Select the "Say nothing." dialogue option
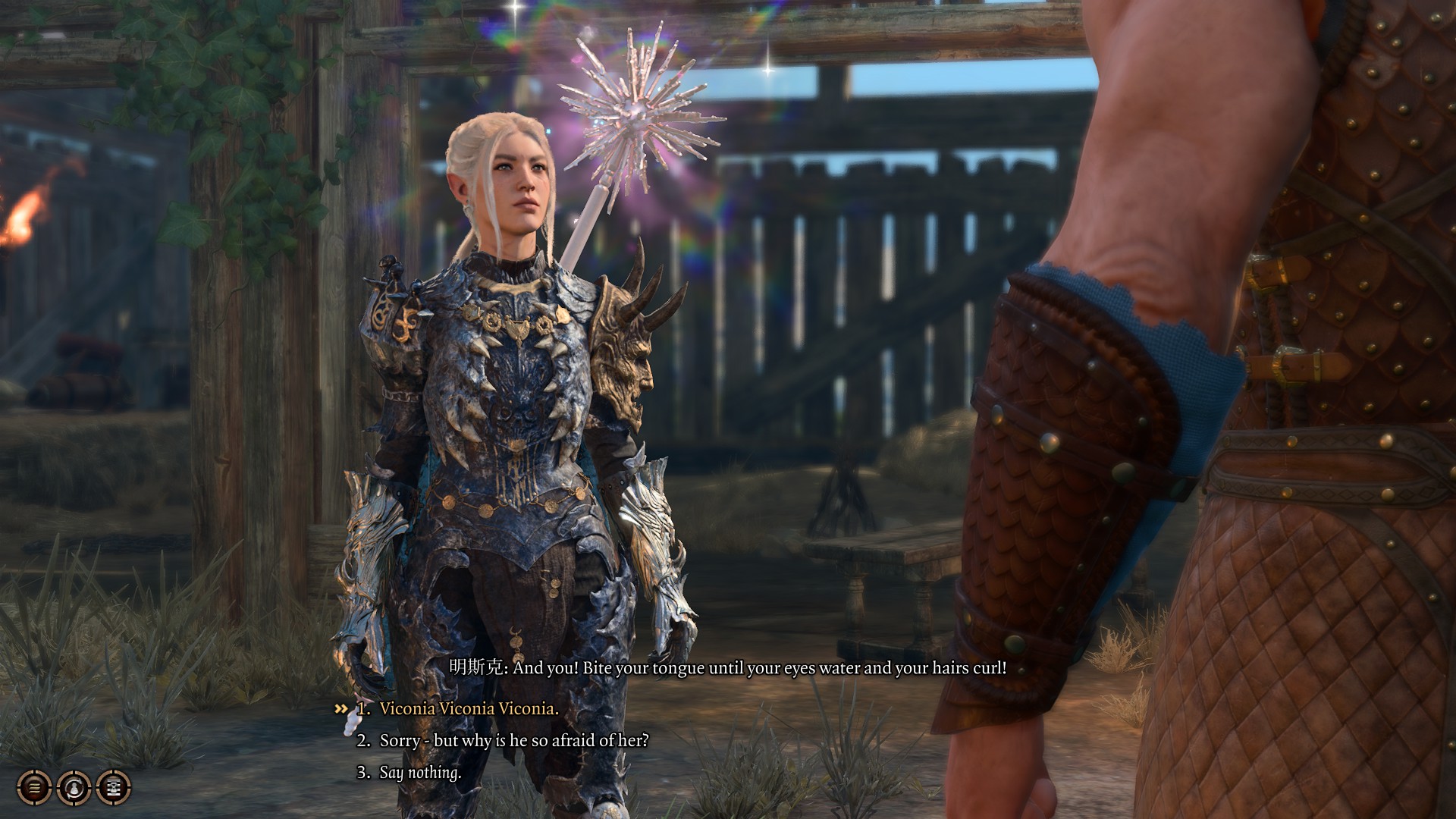This screenshot has height=819, width=1456. click(x=419, y=772)
